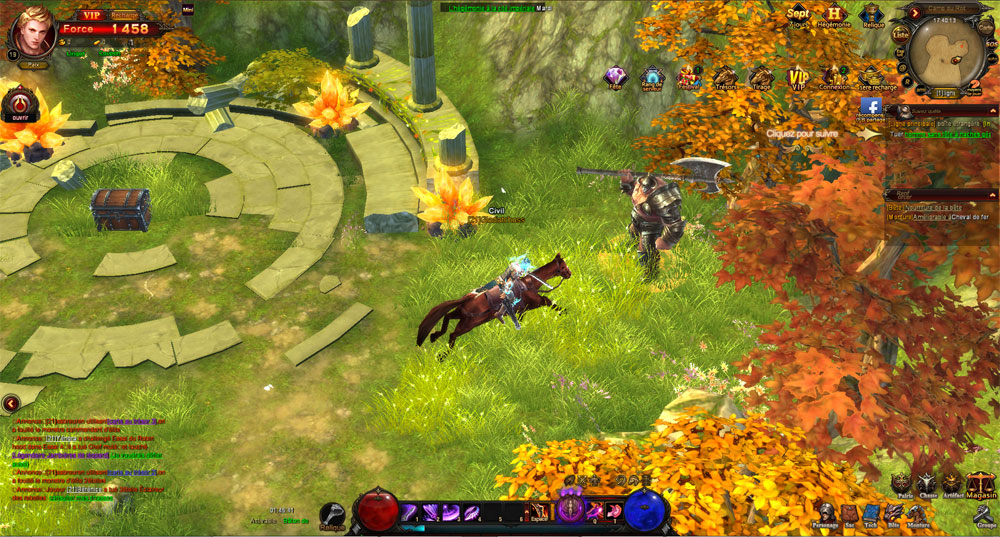Toggle the Mini button
1000x537 pixels.
(x=187, y=9)
